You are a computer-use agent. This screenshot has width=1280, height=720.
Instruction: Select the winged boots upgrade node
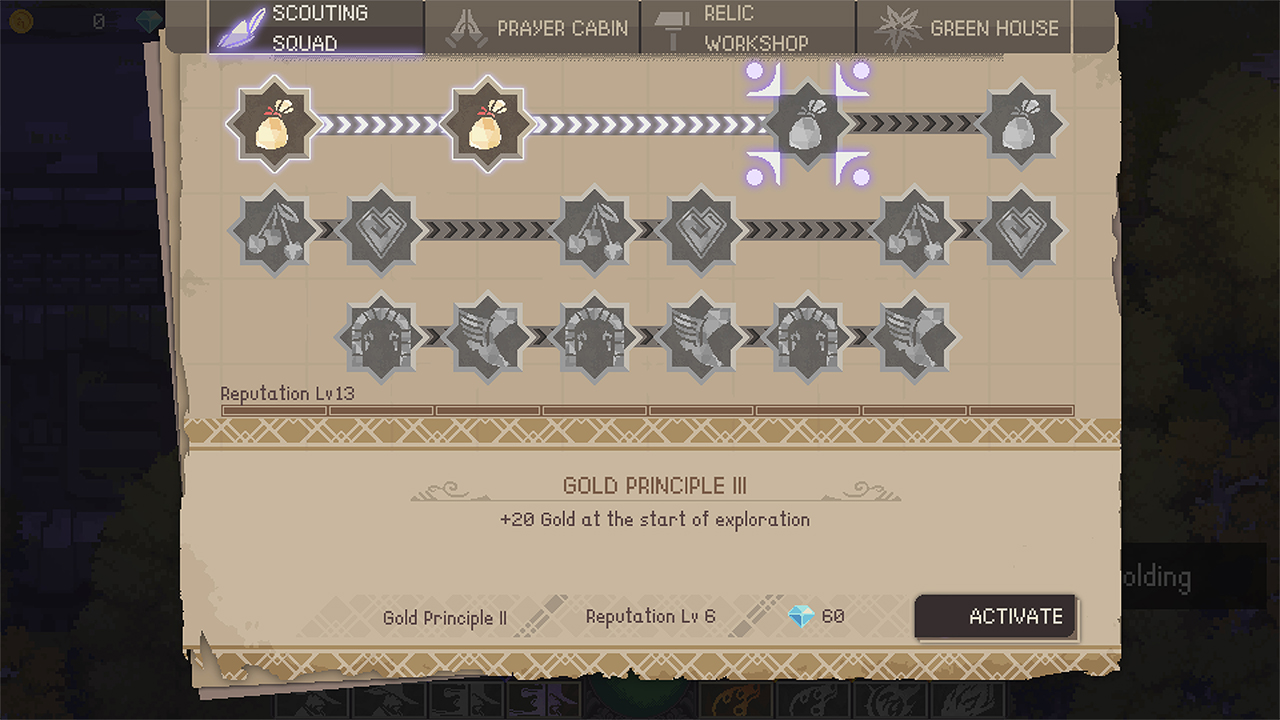(486, 336)
